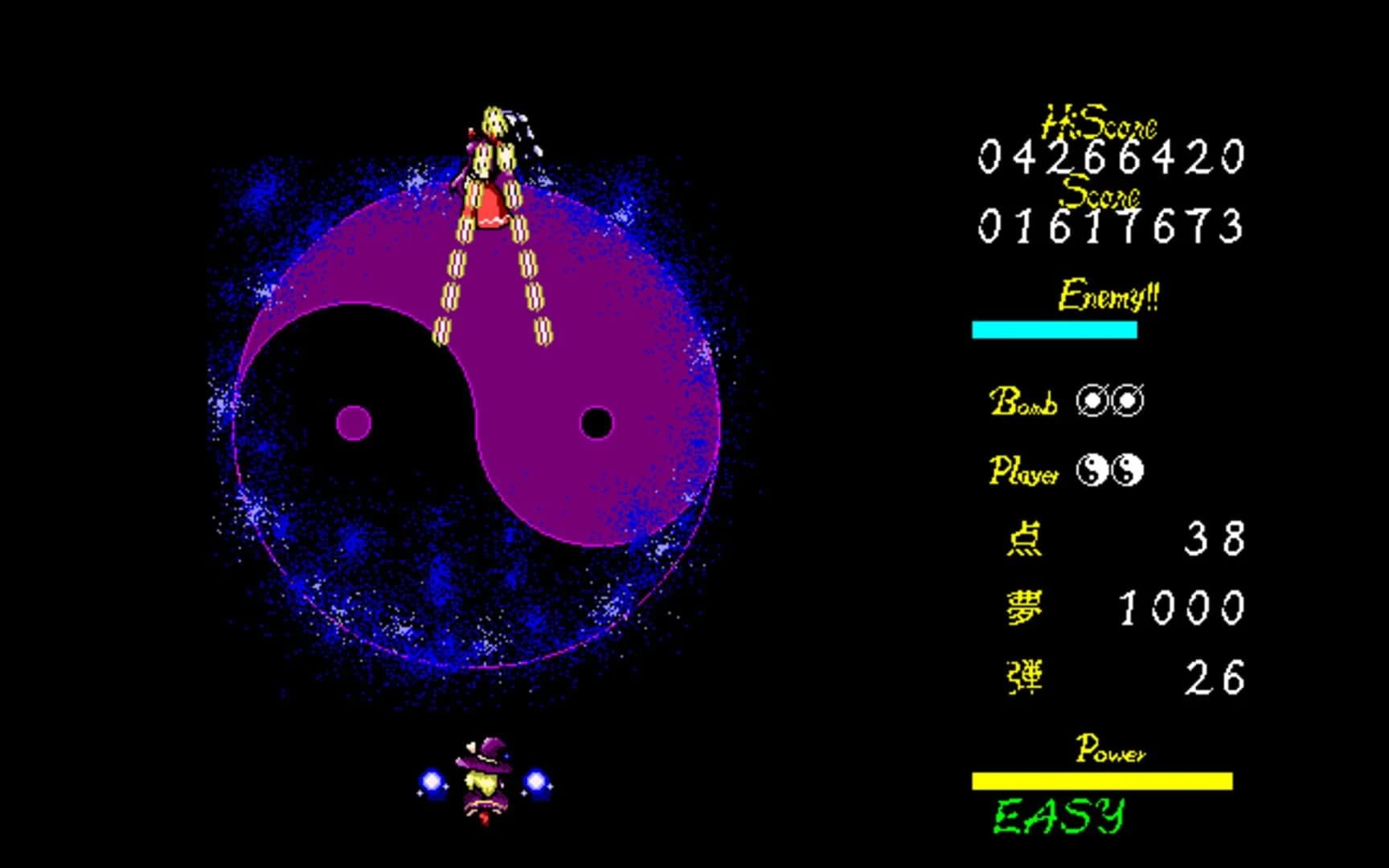This screenshot has height=868, width=1389.
Task: Click the yellow Power gauge bar
Action: tap(1103, 780)
